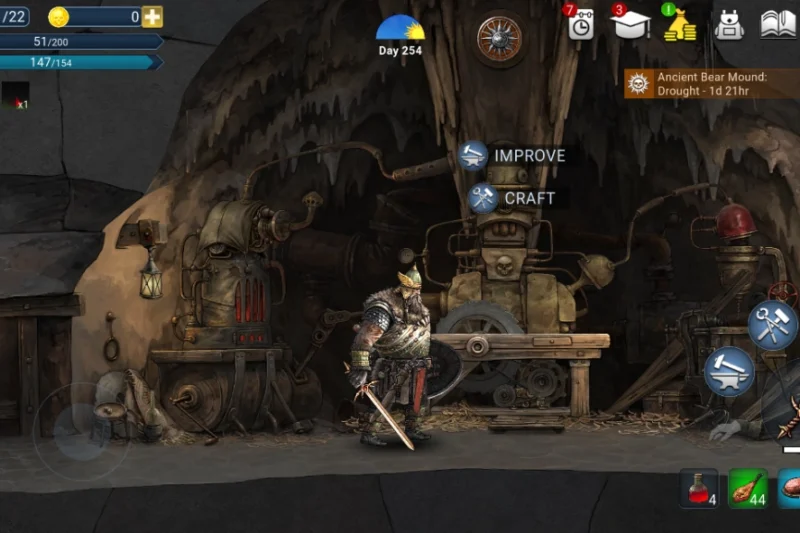800x533 pixels.
Task: Open the backpack inventory
Action: click(x=730, y=24)
